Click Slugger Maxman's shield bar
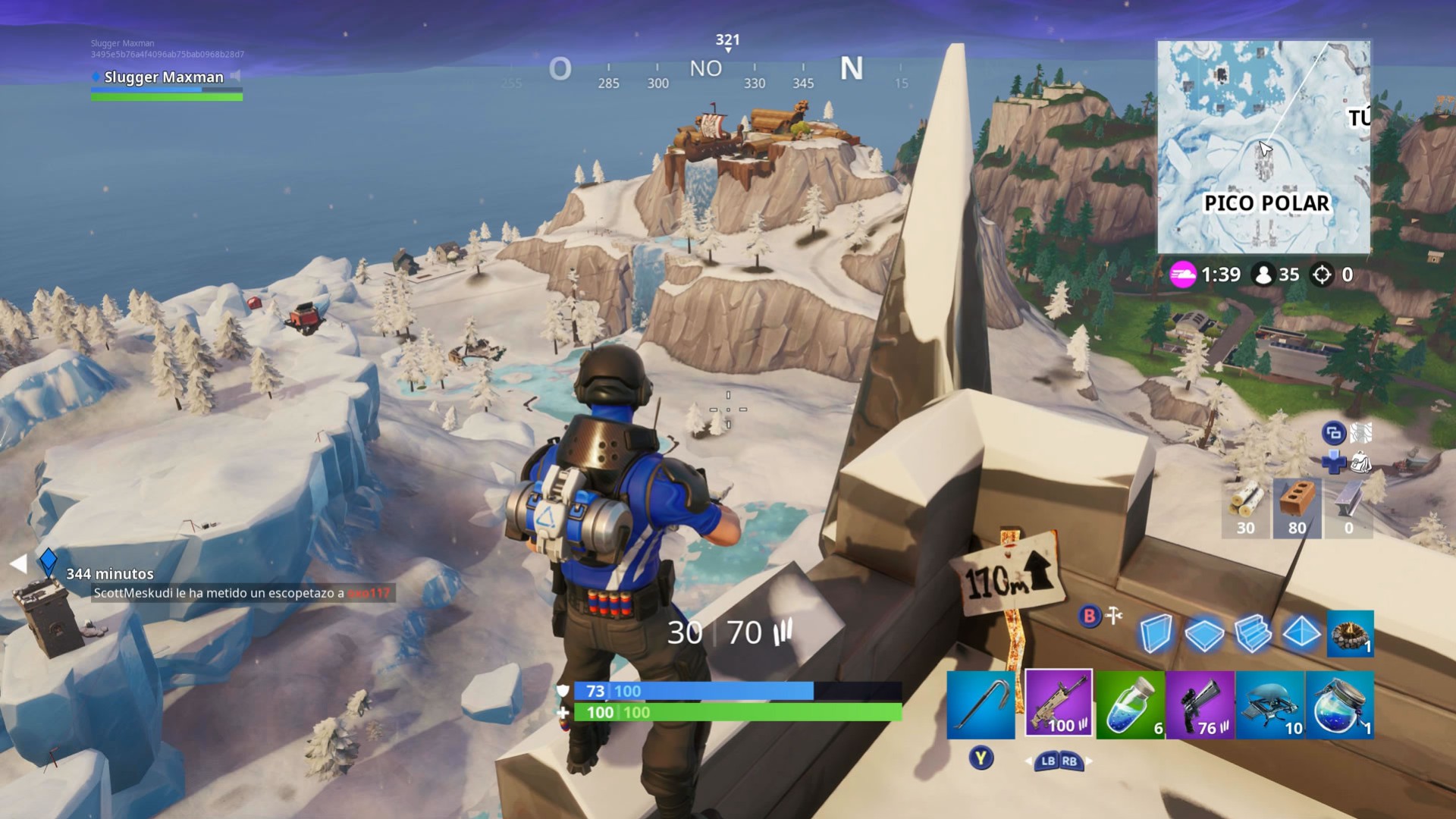Viewport: 1456px width, 819px height. pos(166,89)
